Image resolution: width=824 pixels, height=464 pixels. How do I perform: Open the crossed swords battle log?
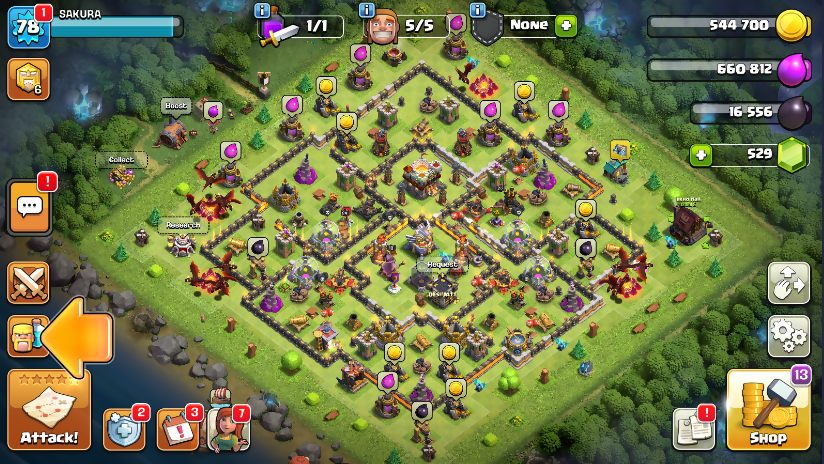point(28,283)
